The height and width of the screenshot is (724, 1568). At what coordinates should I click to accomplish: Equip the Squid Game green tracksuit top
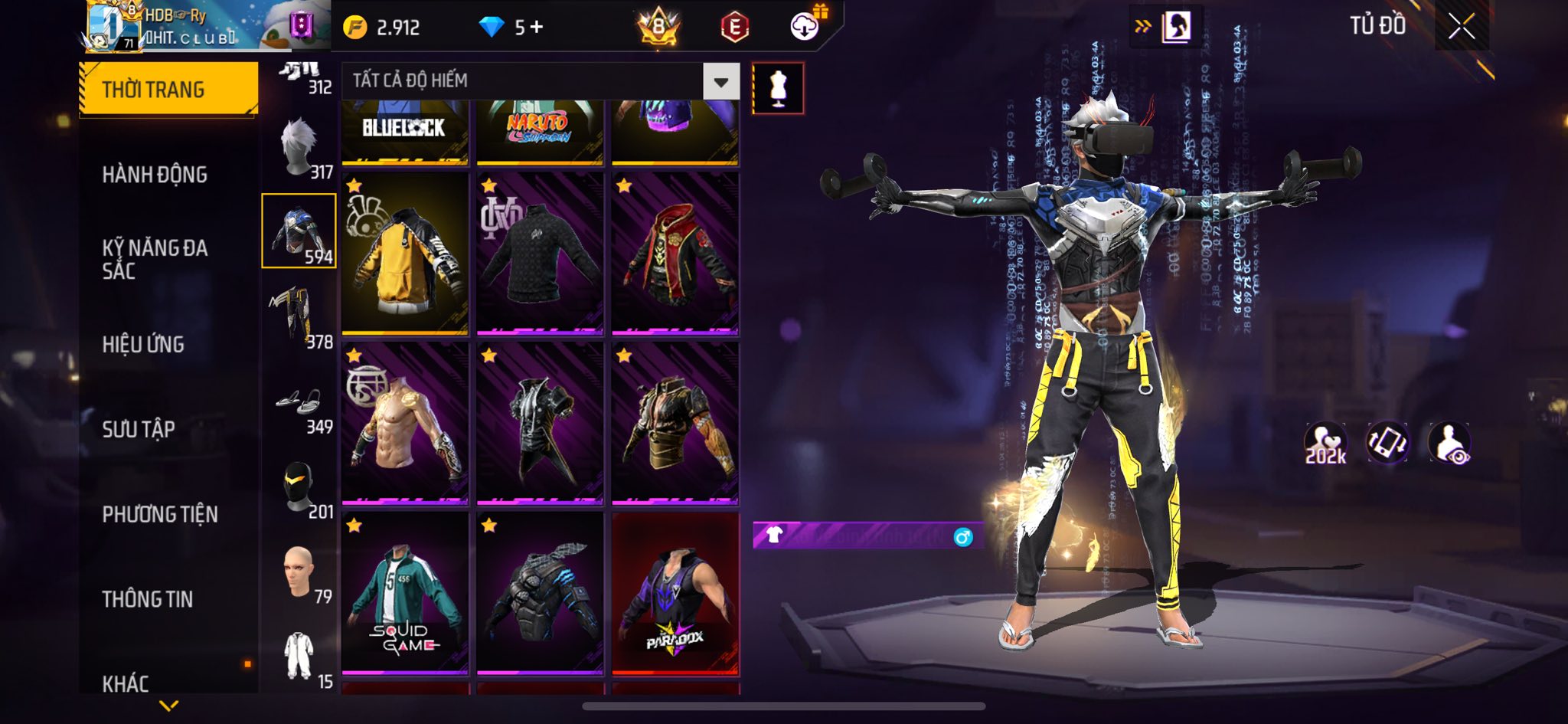coord(405,594)
